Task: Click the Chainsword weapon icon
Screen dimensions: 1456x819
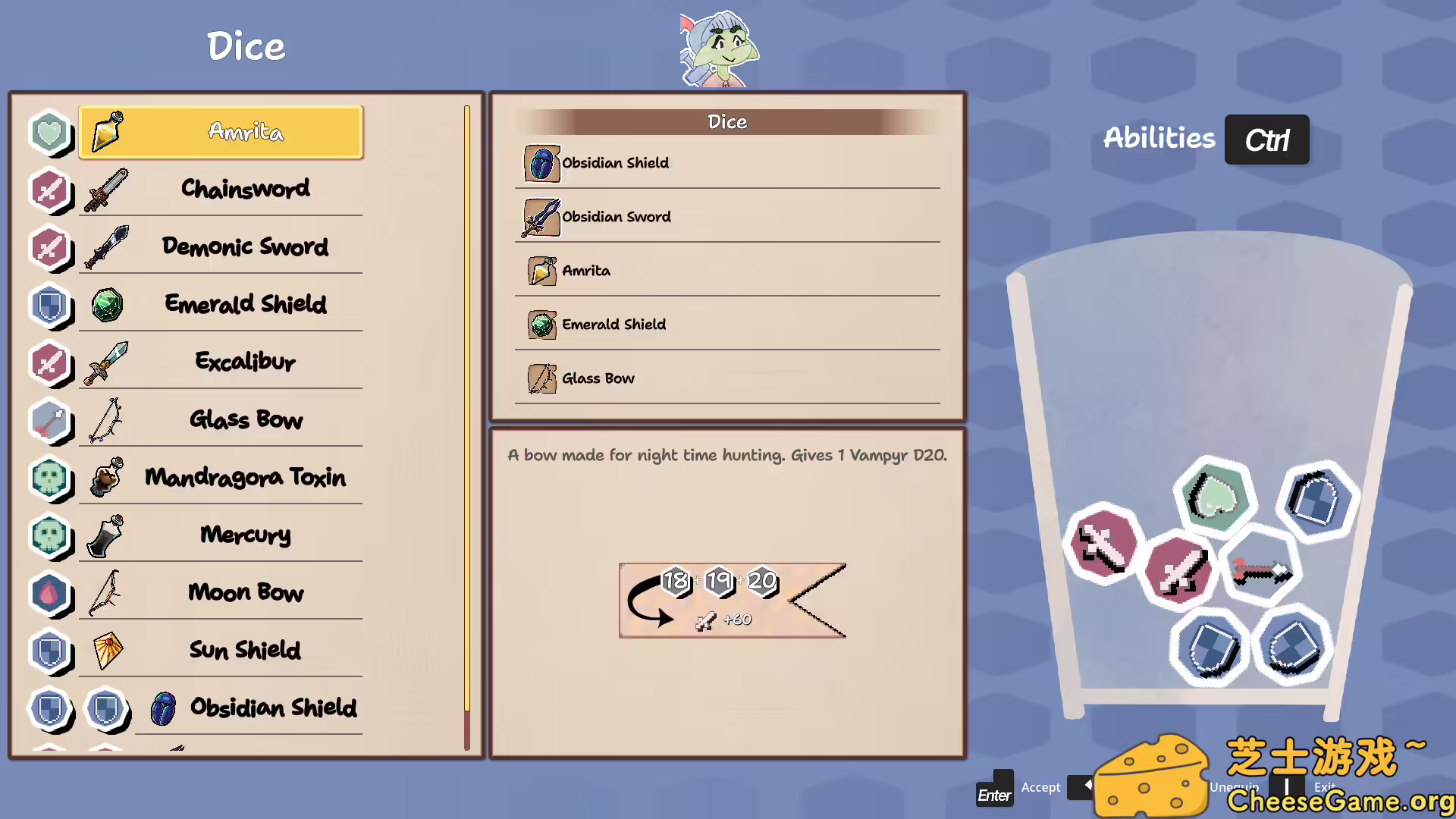Action: [x=106, y=190]
